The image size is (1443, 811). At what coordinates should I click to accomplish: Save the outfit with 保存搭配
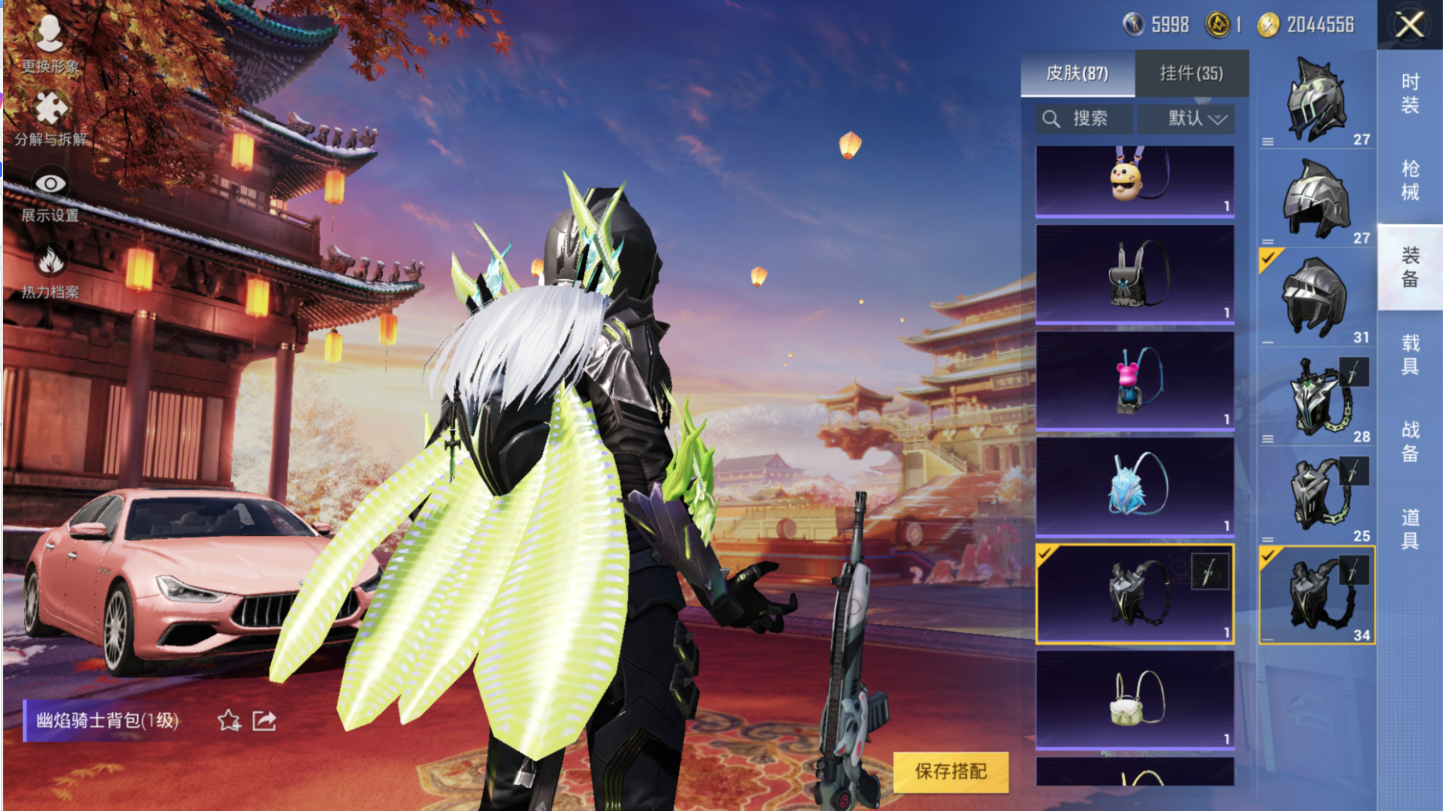click(950, 771)
